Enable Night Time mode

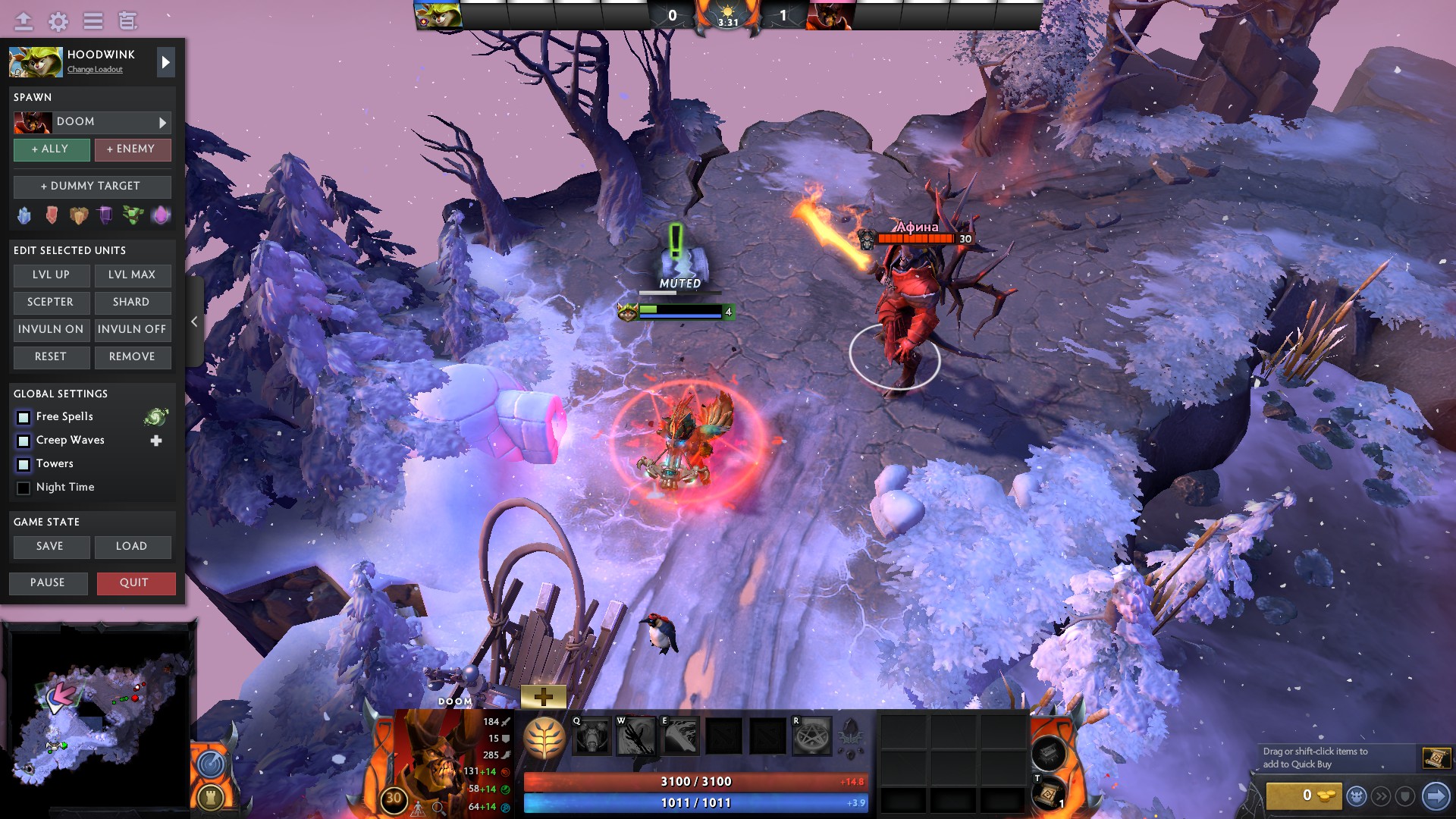pyautogui.click(x=23, y=487)
